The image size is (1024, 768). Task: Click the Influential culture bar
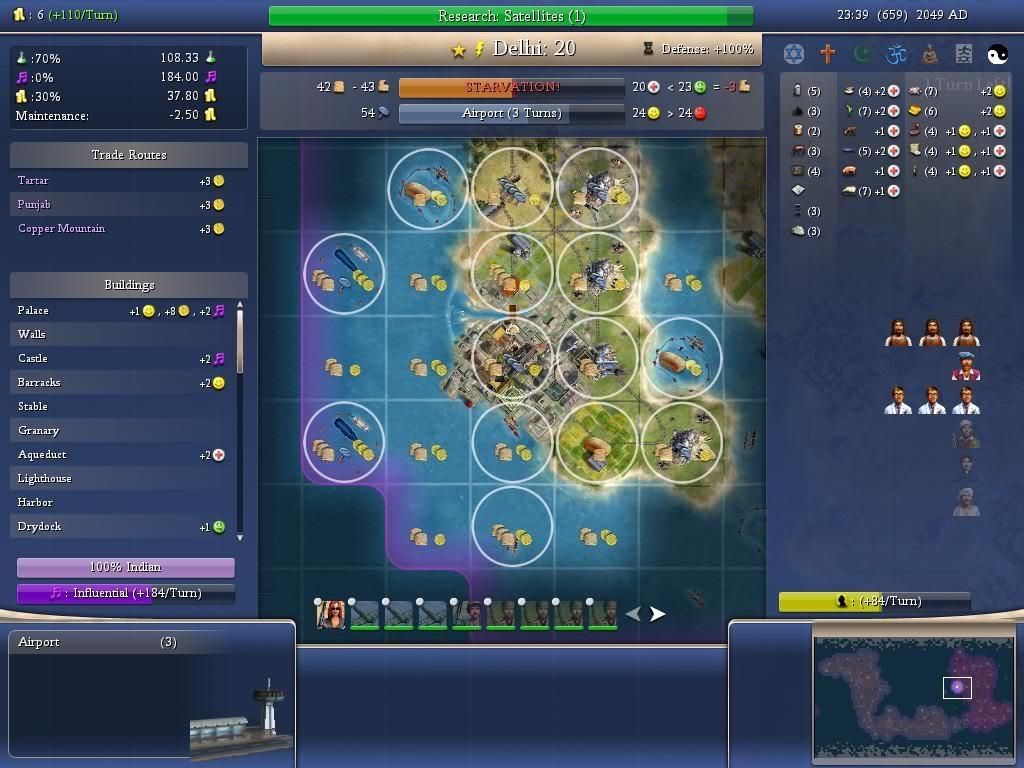point(126,593)
